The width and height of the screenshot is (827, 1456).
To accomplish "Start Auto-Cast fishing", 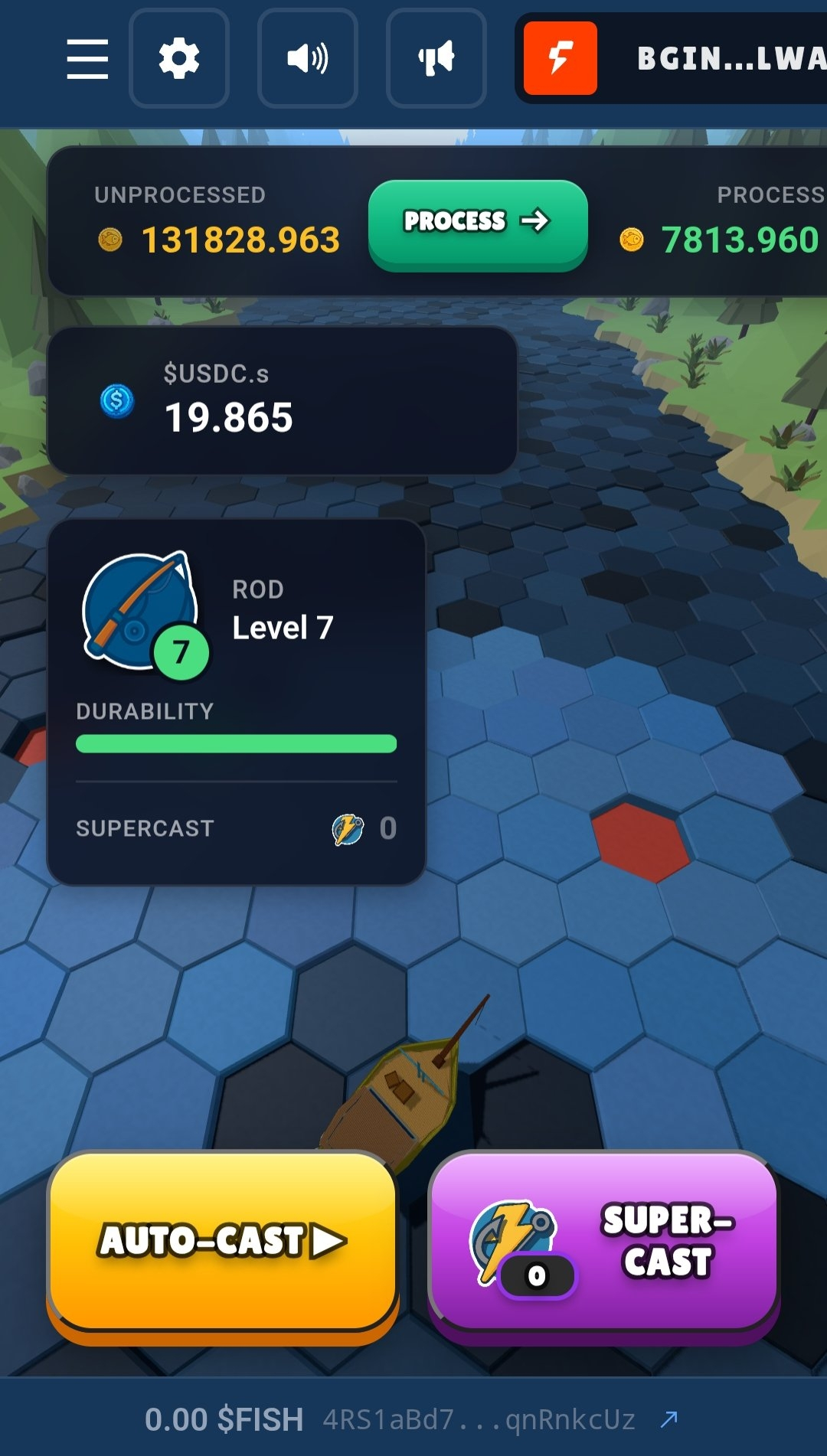I will 223,1242.
